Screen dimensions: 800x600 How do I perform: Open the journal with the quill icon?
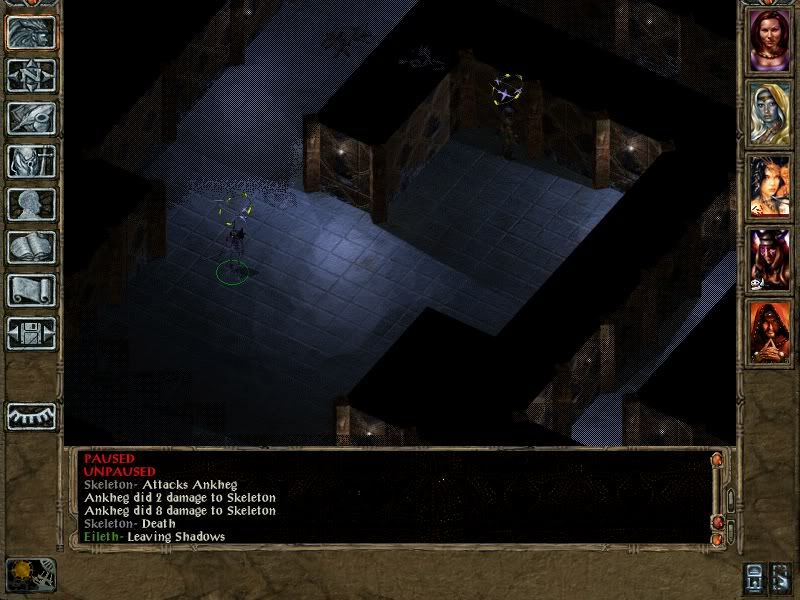(31, 118)
